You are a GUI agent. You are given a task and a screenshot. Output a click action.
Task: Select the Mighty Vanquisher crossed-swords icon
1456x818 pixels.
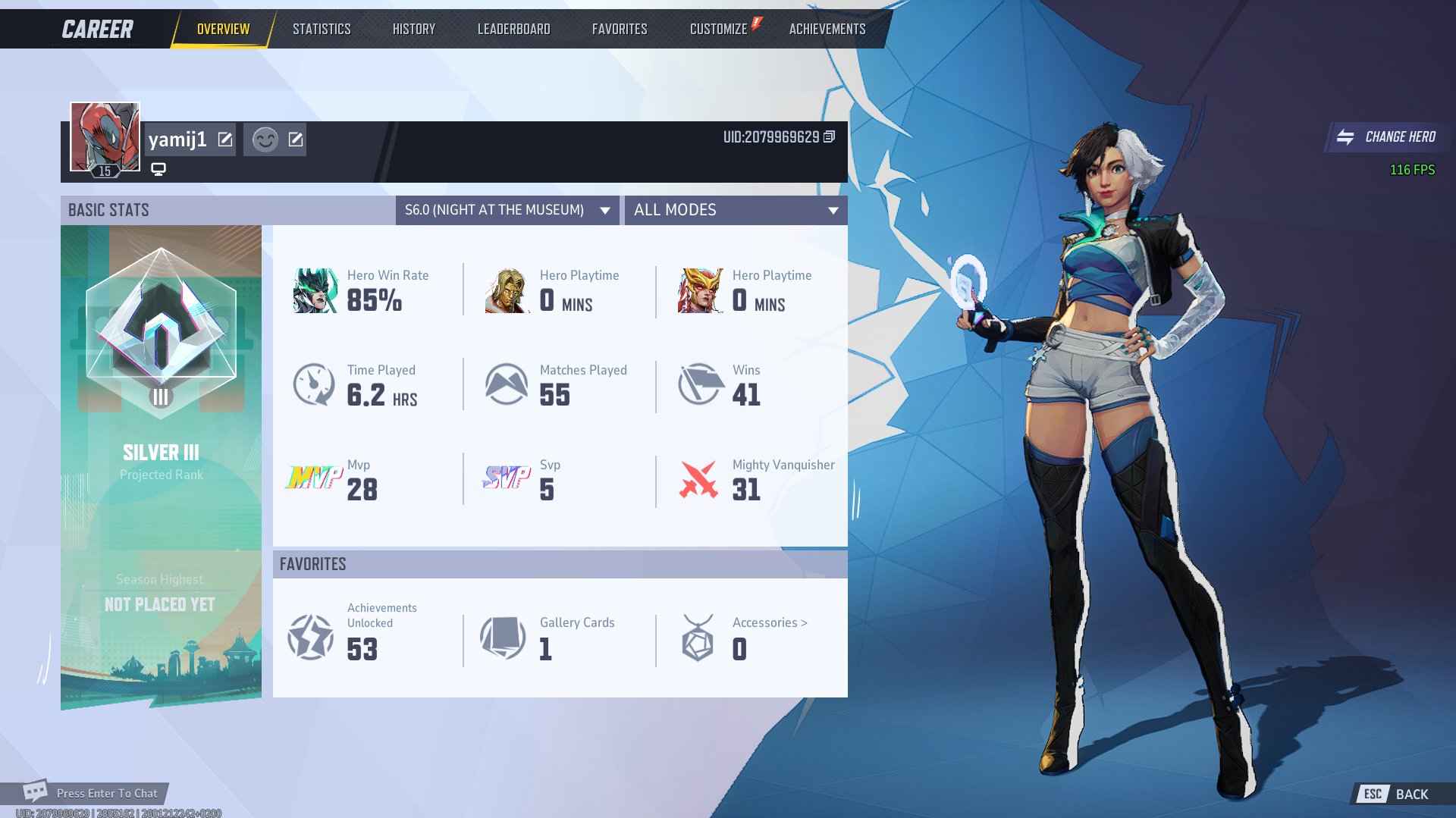point(699,478)
